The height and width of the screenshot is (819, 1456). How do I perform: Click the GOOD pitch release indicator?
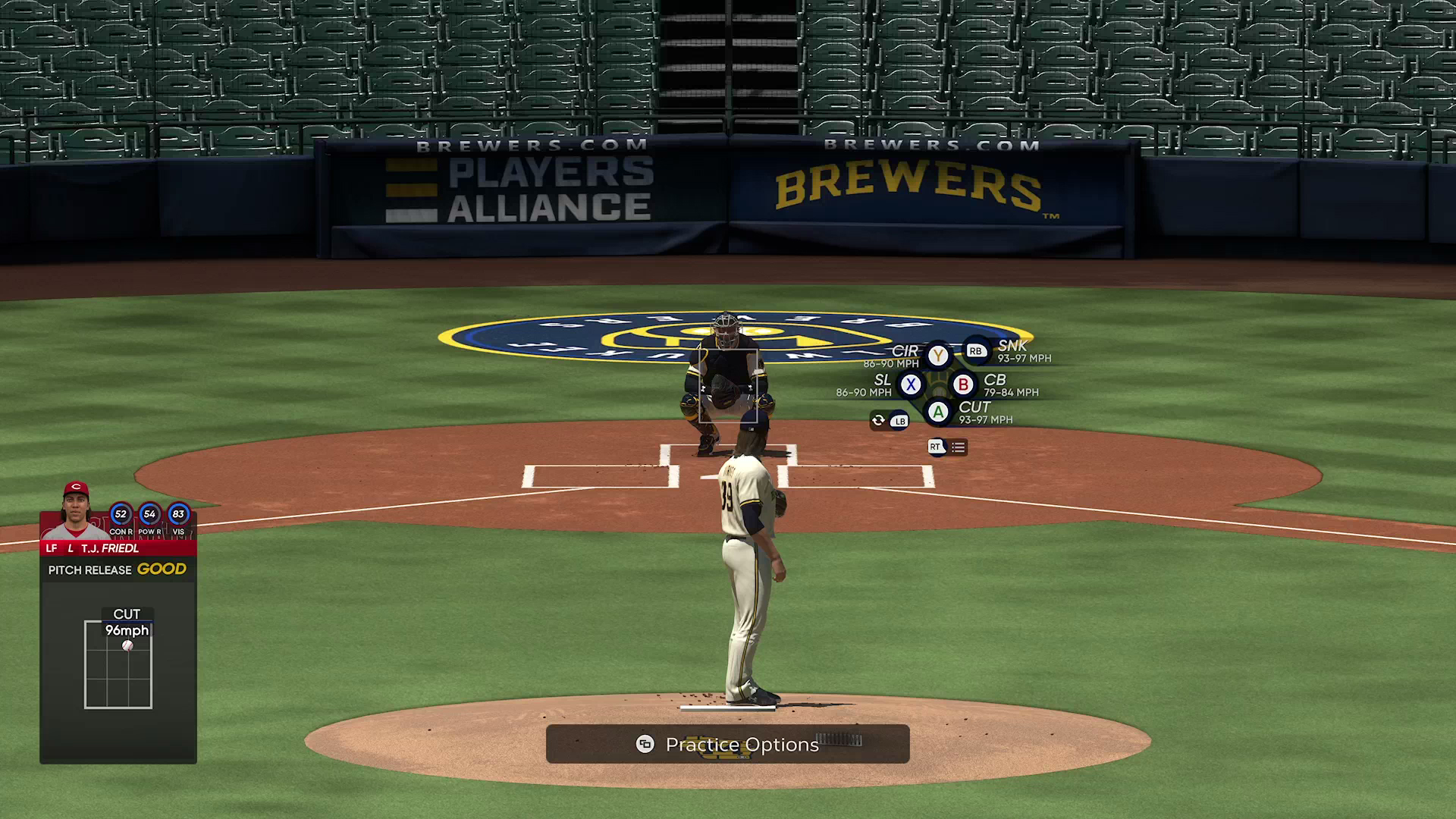pyautogui.click(x=162, y=569)
